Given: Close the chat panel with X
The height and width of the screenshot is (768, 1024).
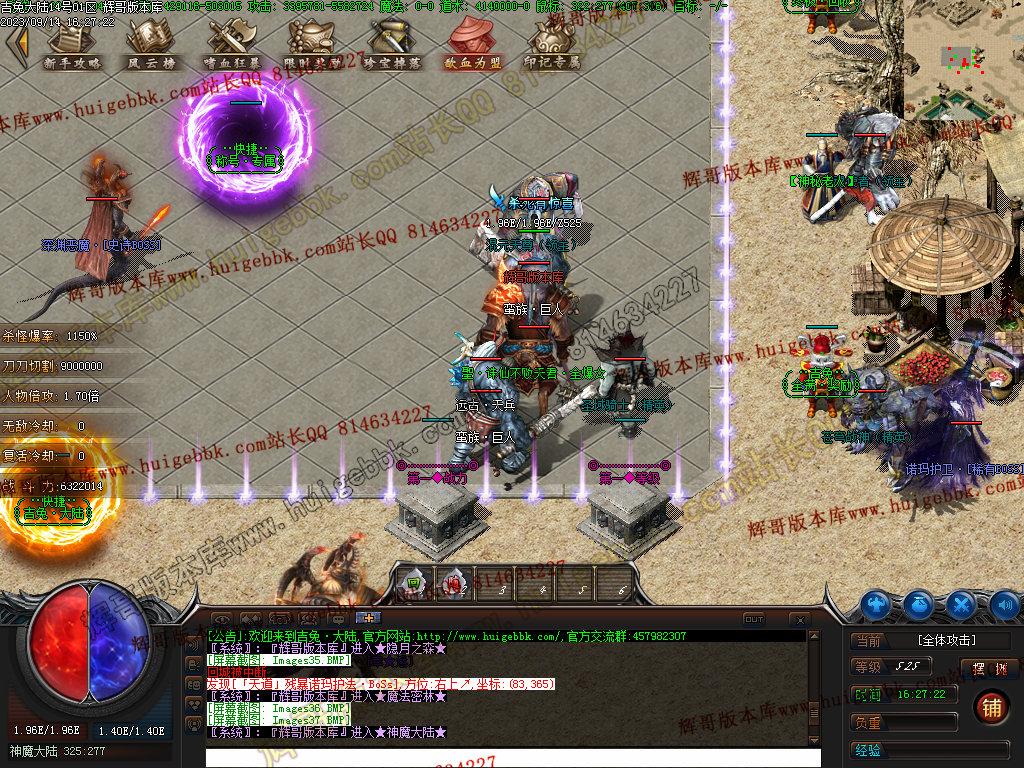Looking at the screenshot, I should click(x=799, y=619).
